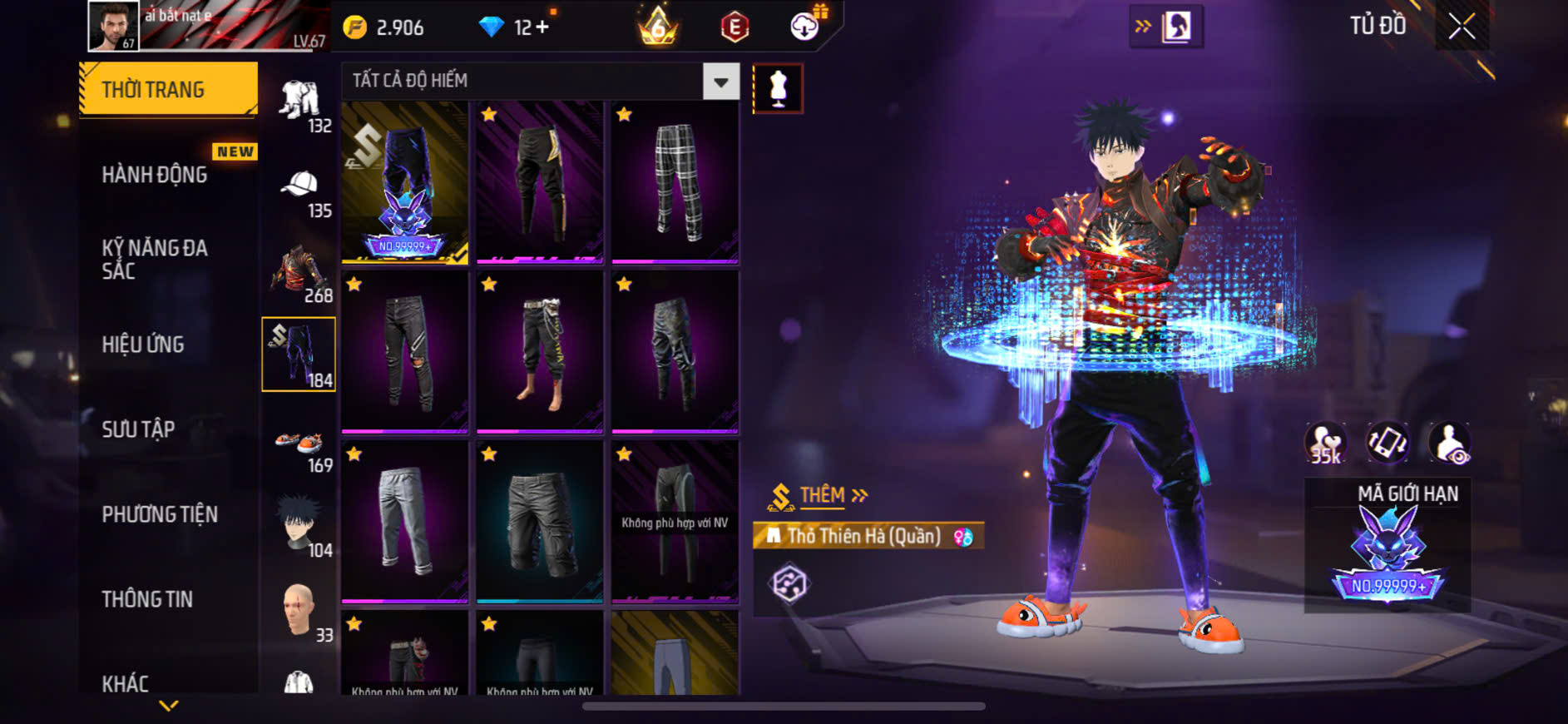Close the wardrobe with the X button

(x=1462, y=27)
